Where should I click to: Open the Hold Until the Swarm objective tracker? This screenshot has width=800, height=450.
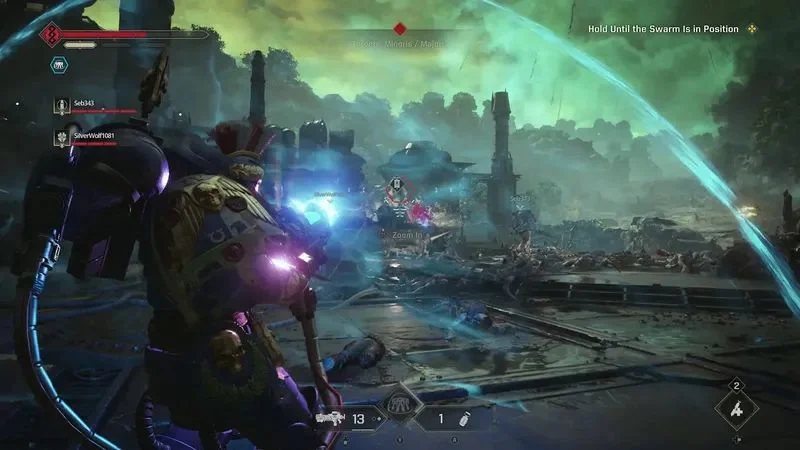663,29
